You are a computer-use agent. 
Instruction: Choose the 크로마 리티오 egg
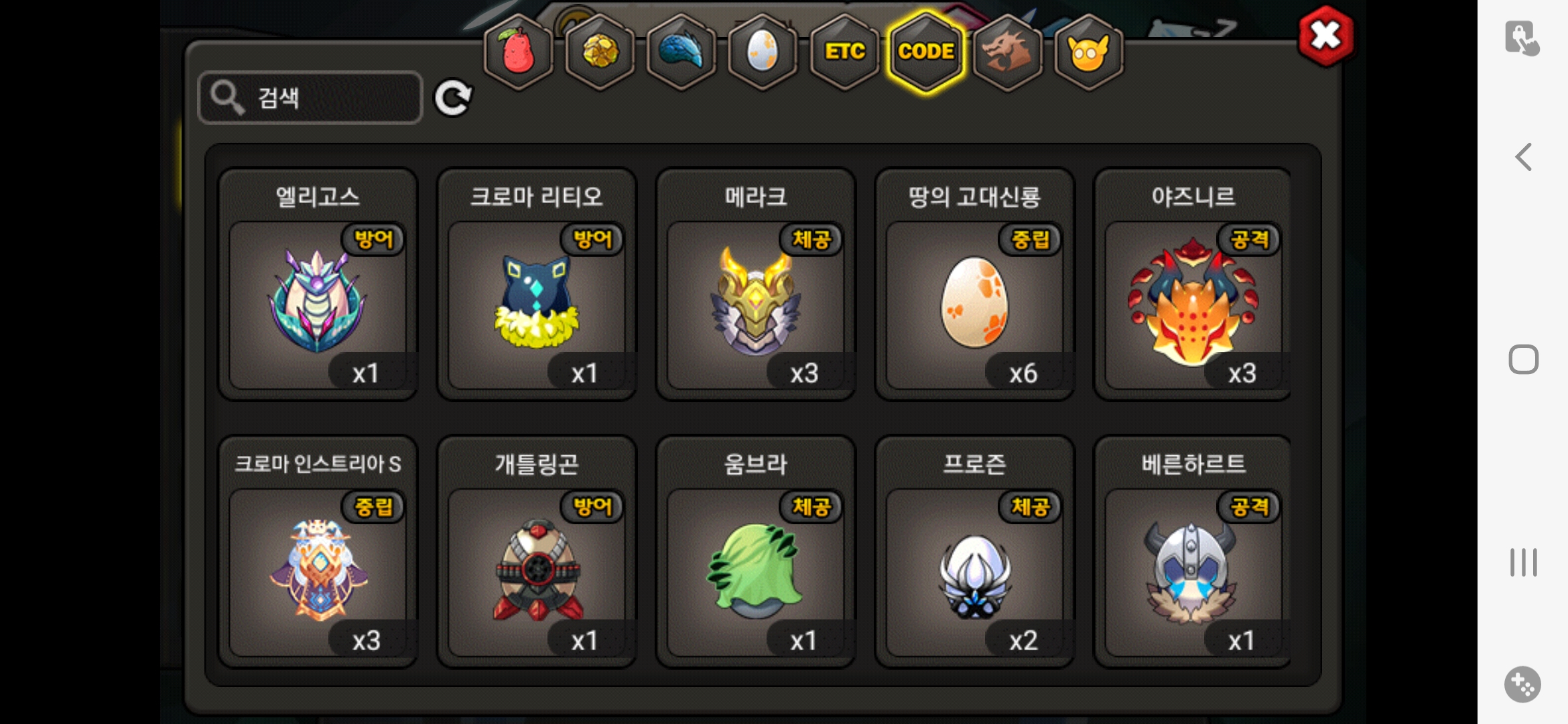point(536,302)
